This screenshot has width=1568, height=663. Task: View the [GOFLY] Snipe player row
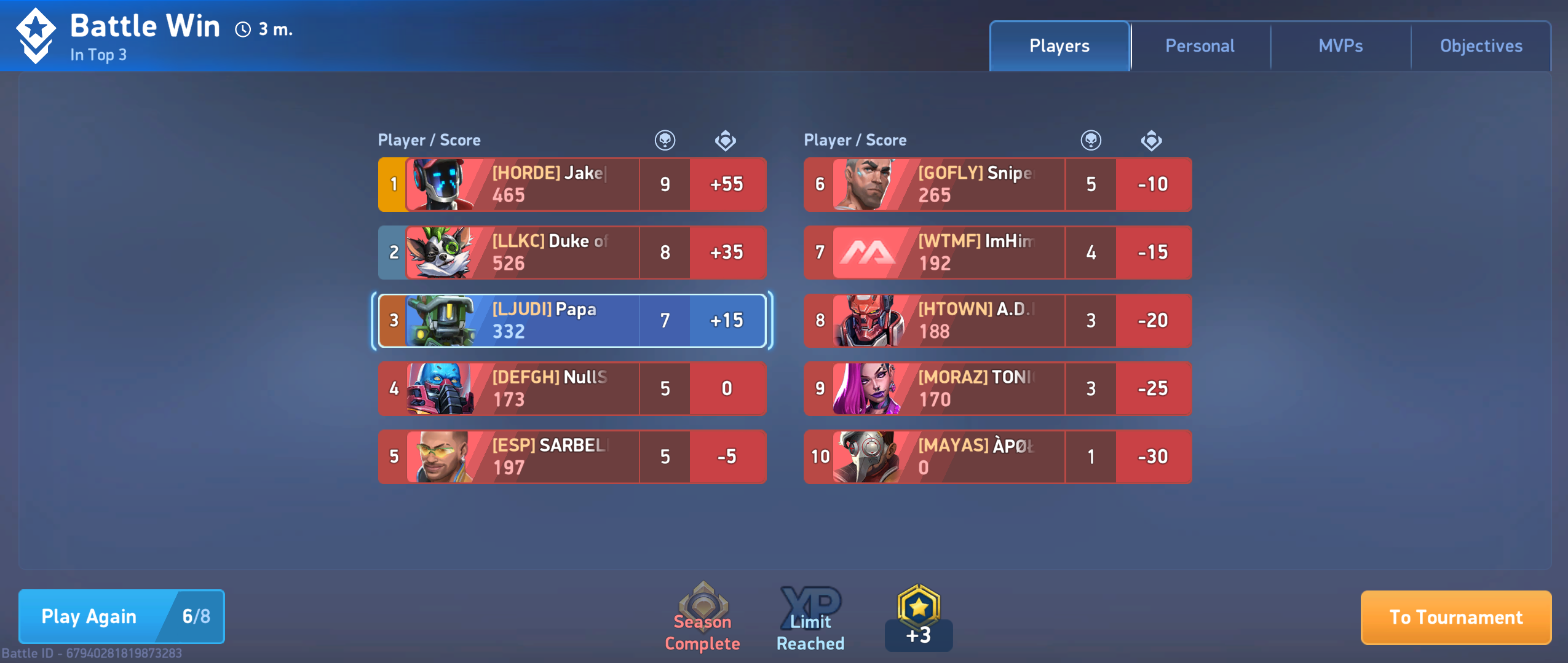click(997, 184)
